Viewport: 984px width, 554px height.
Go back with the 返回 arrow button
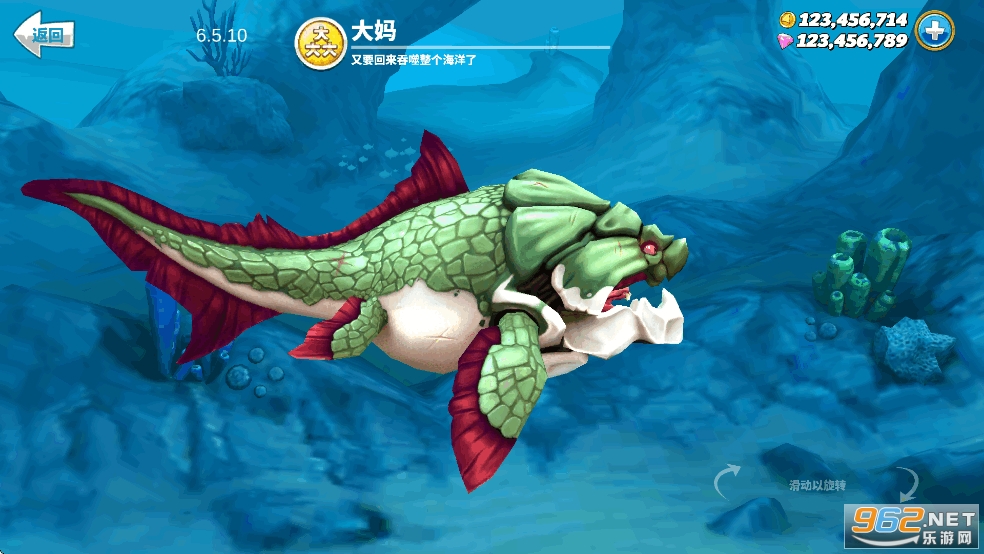point(44,35)
